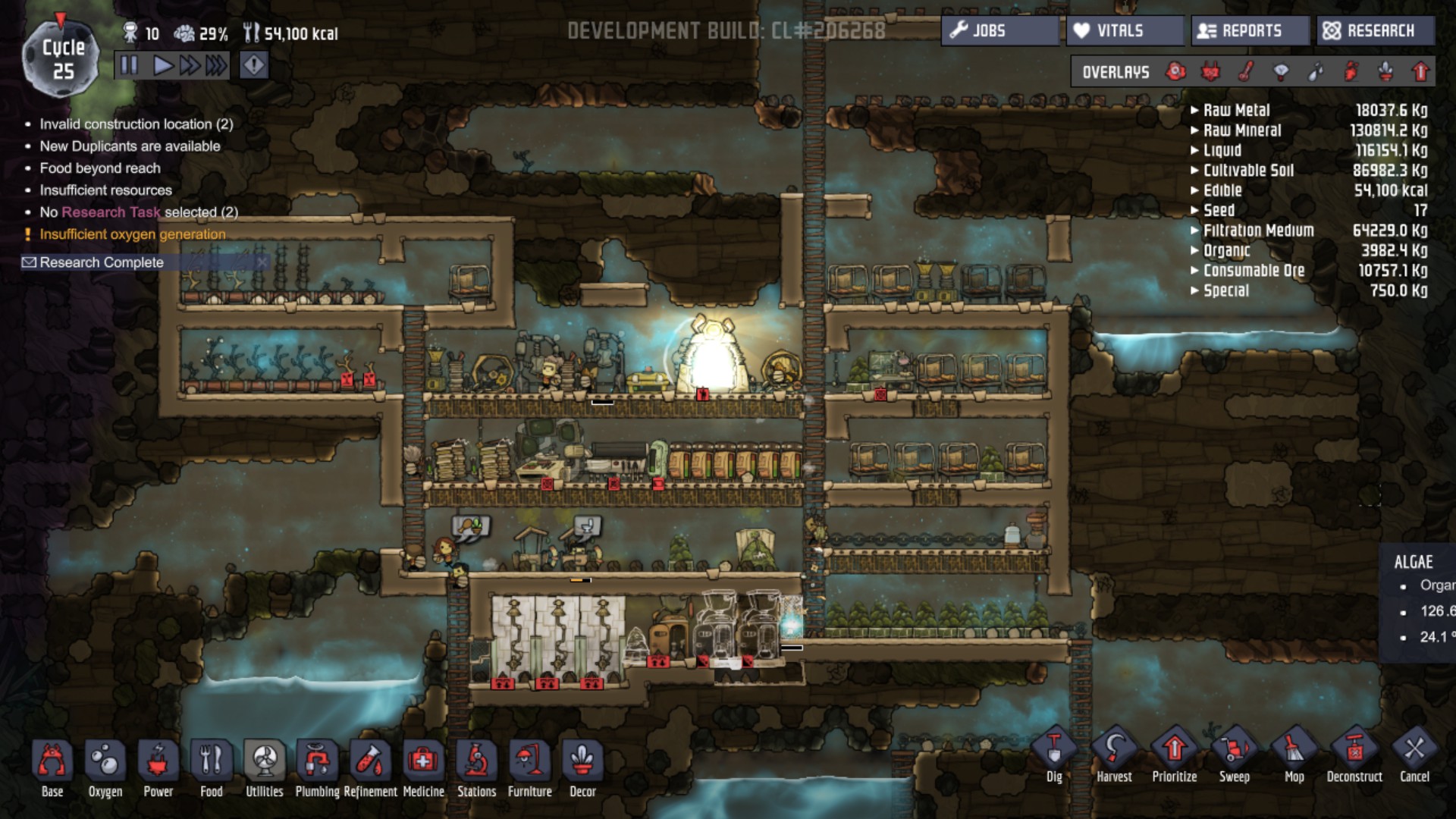Viewport: 1456px width, 819px height.
Task: Set game speed to fastest
Action: click(216, 66)
